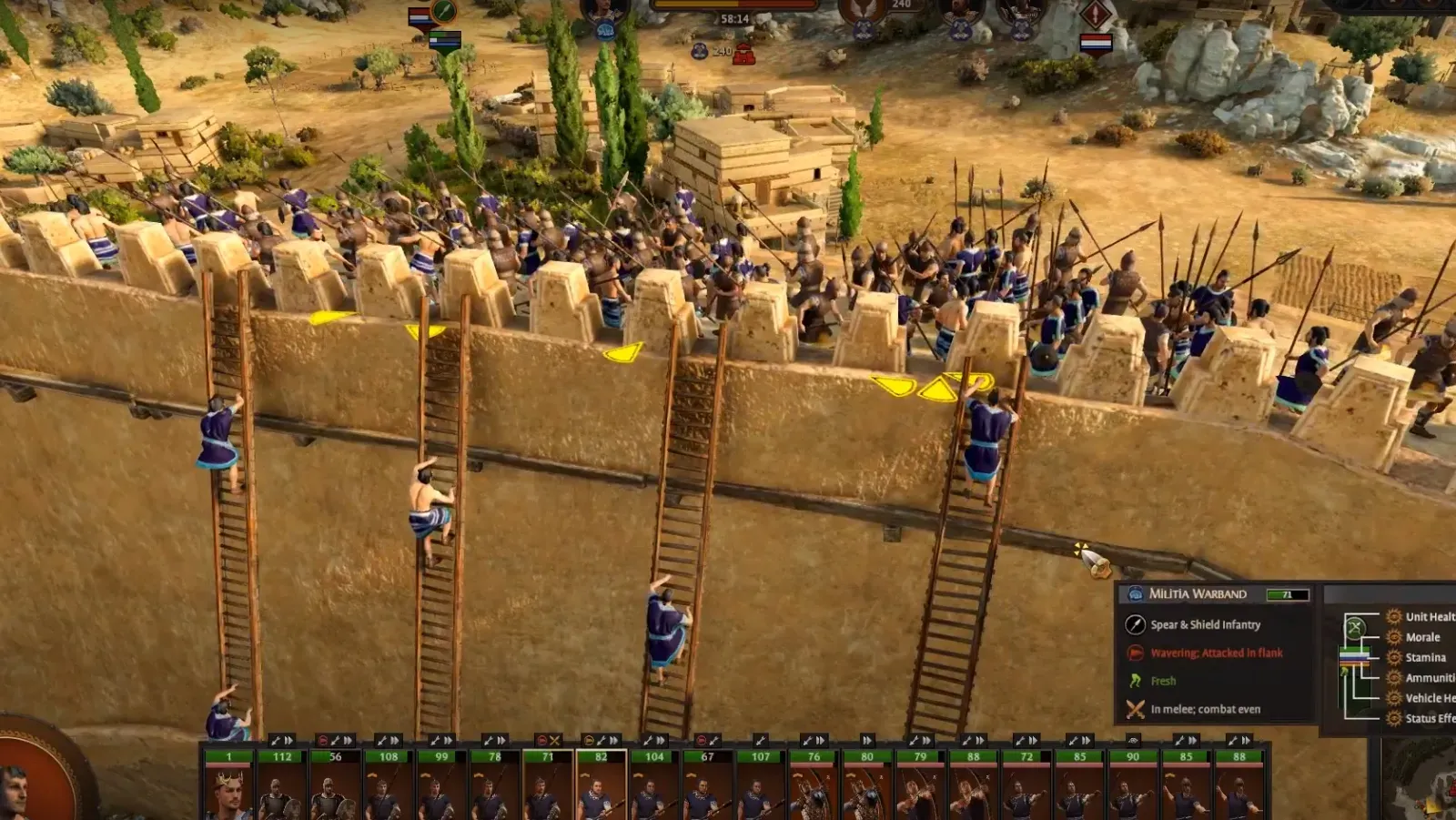This screenshot has height=820, width=1456.
Task: Select the Spear & Shield Infantry icon
Action: [1136, 624]
